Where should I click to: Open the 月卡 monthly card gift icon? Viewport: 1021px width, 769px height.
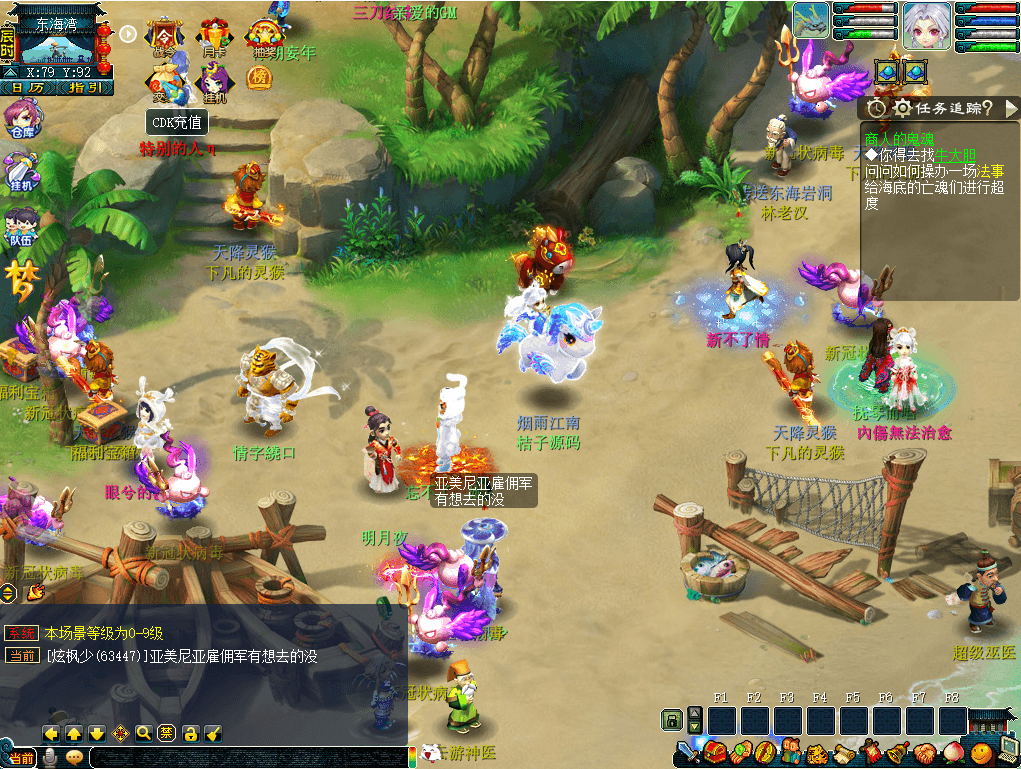(214, 37)
